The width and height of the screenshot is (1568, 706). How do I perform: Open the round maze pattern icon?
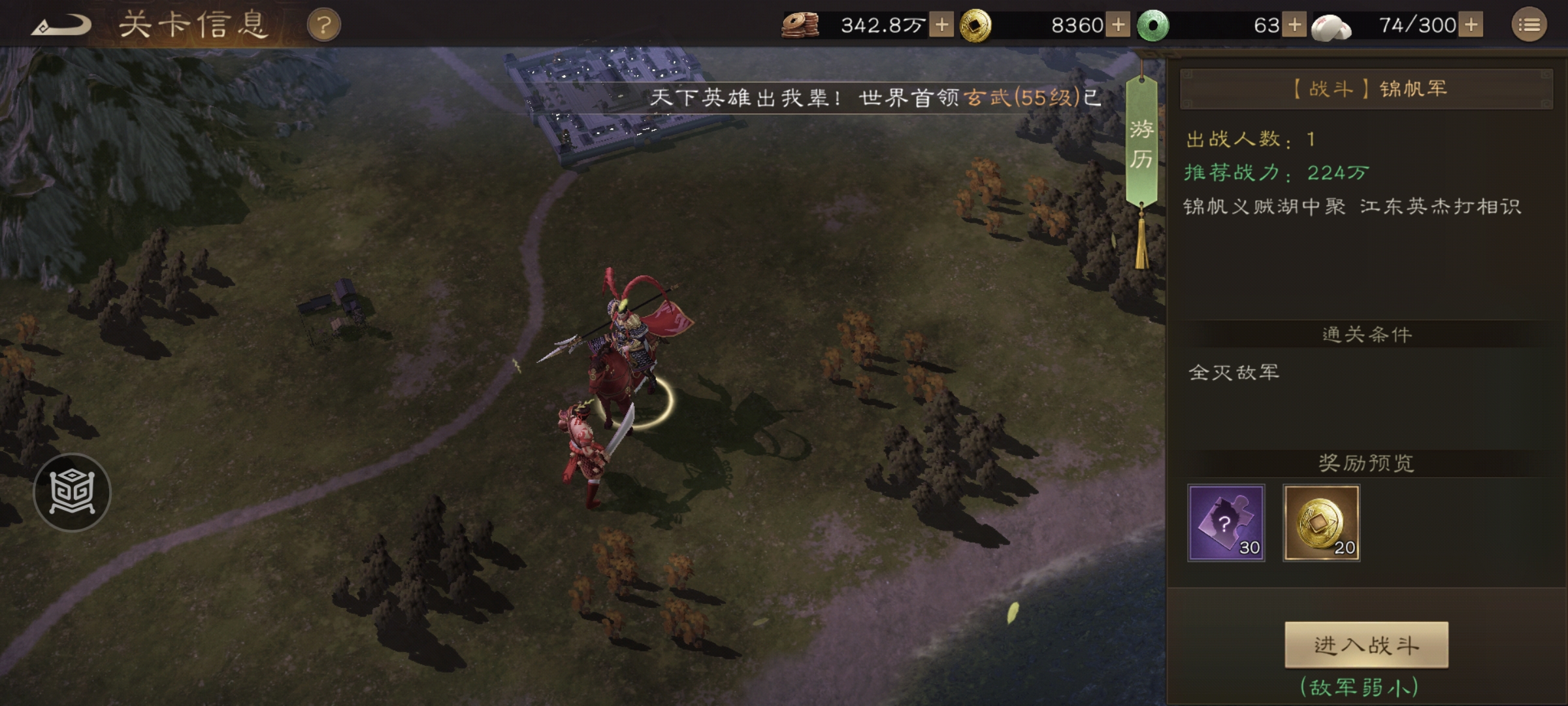click(x=72, y=492)
